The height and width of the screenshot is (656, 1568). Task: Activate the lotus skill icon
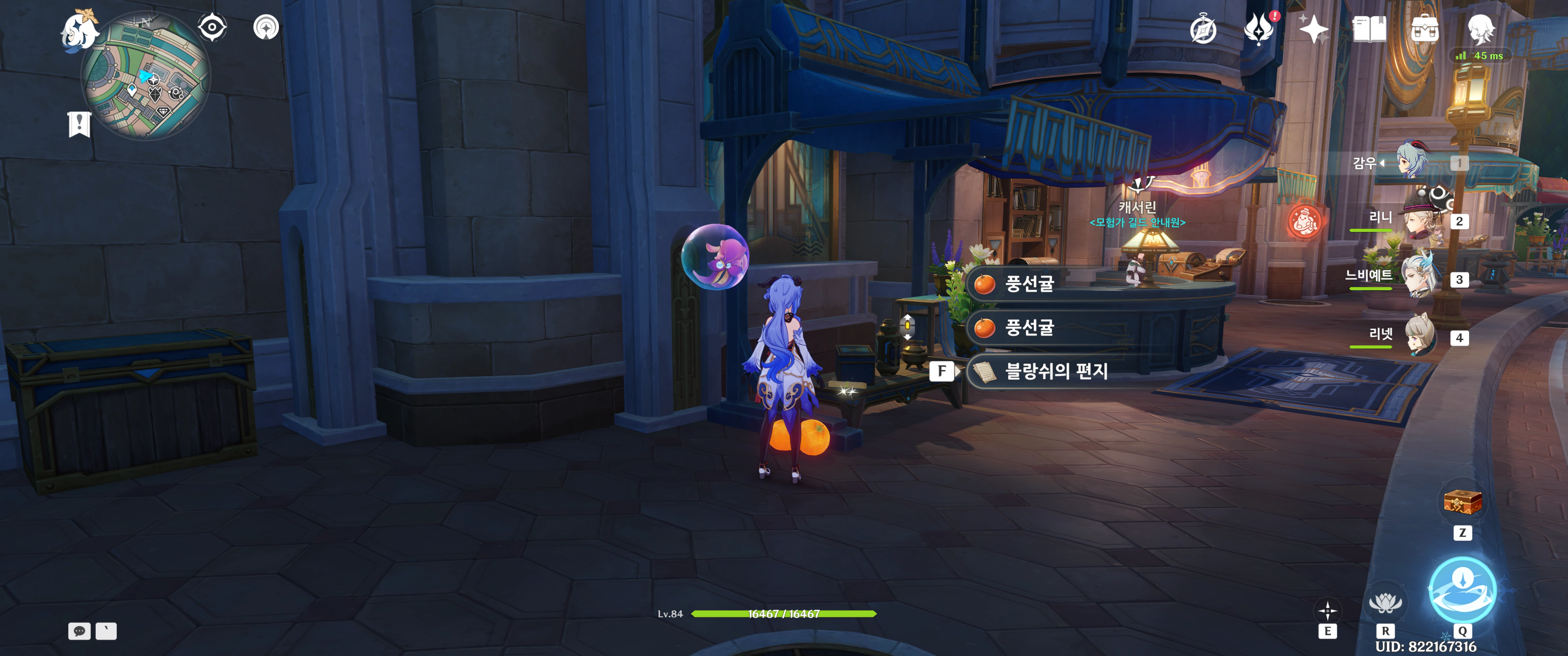1385,603
